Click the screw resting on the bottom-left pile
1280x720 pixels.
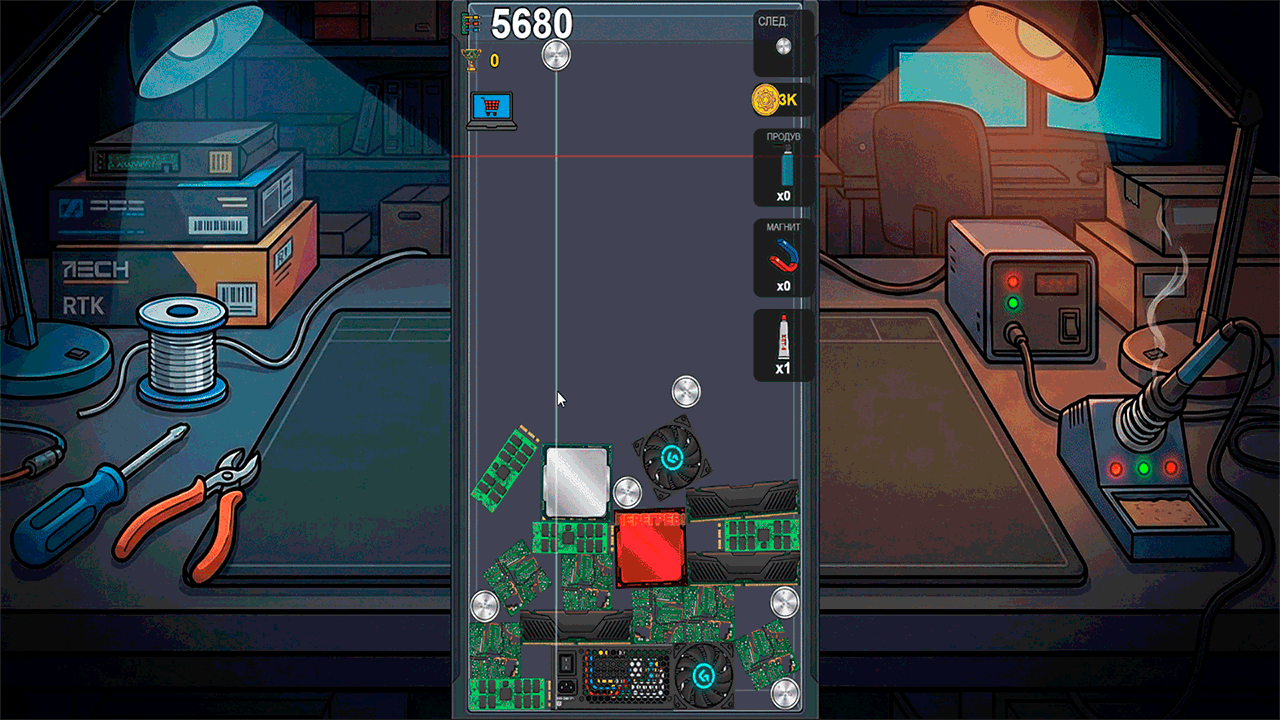click(486, 605)
